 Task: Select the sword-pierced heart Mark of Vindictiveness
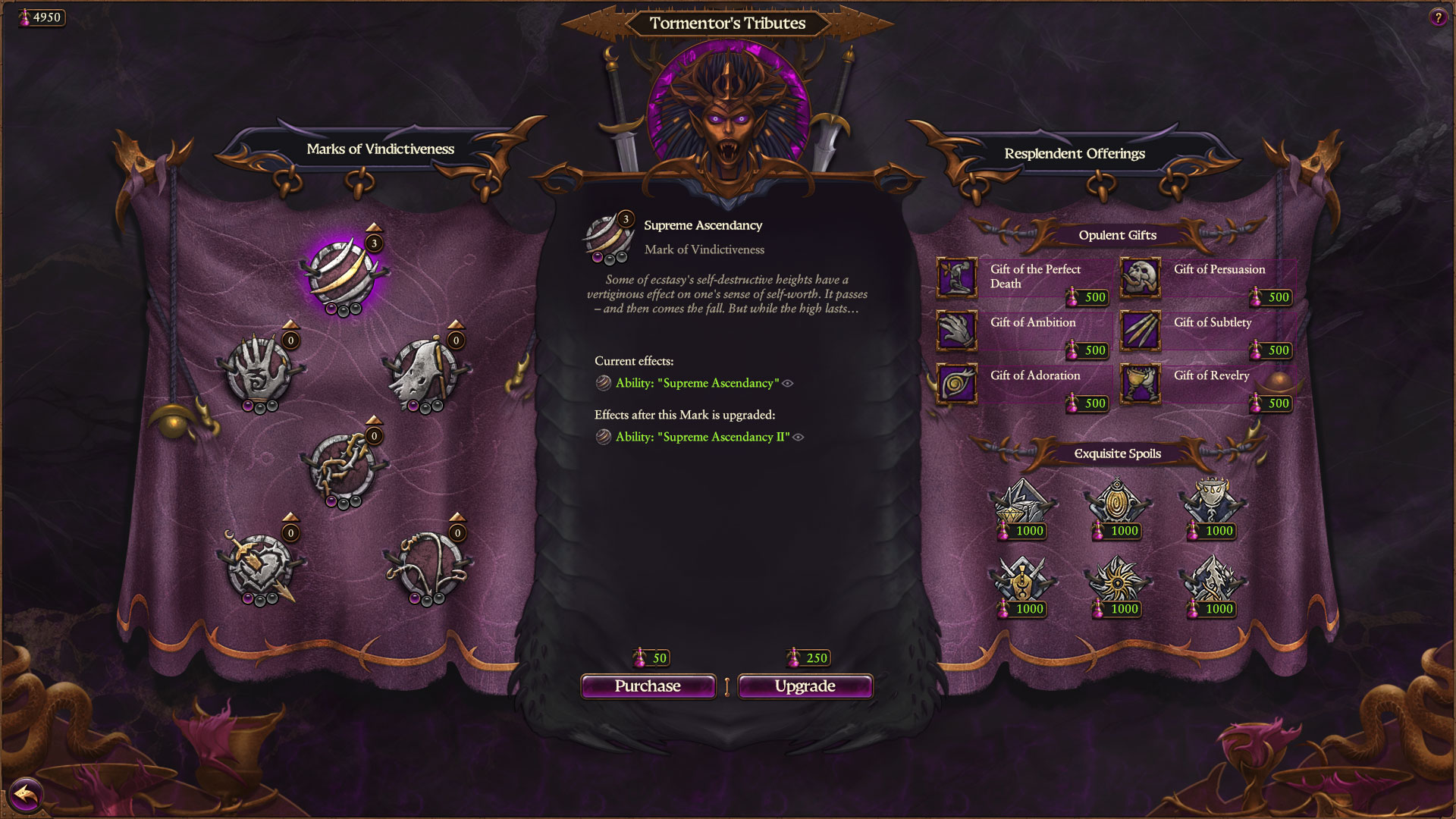point(262,565)
